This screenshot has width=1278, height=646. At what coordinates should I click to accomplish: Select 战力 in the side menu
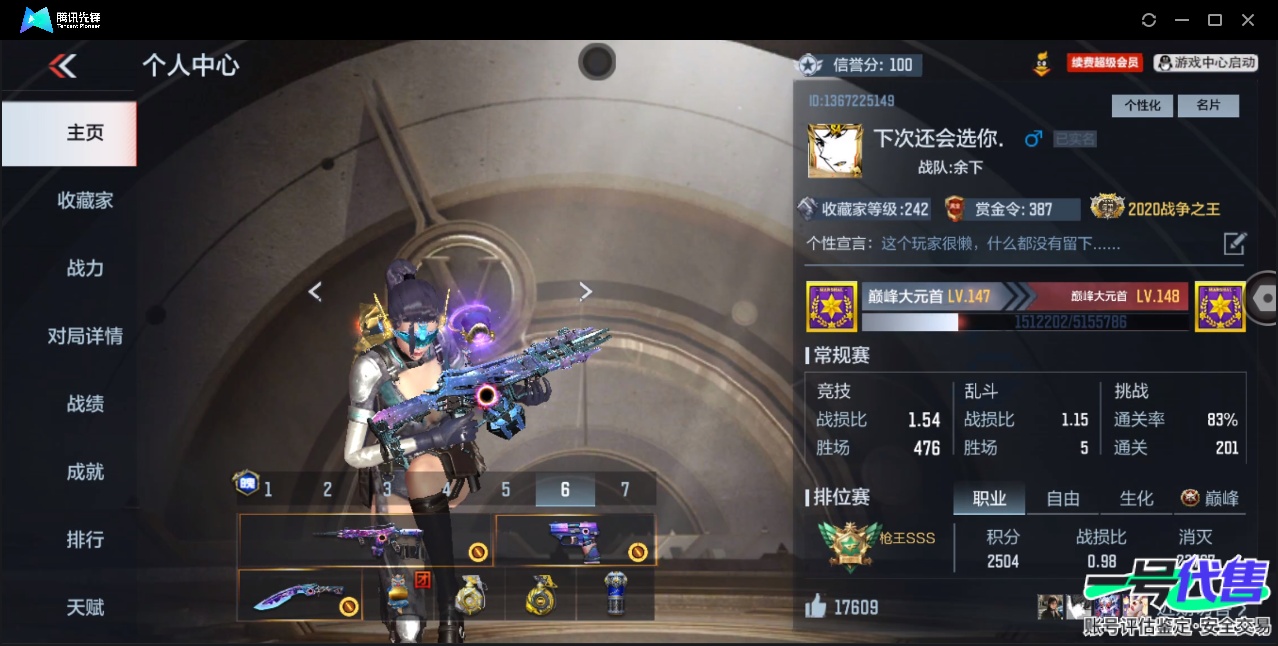coord(85,268)
